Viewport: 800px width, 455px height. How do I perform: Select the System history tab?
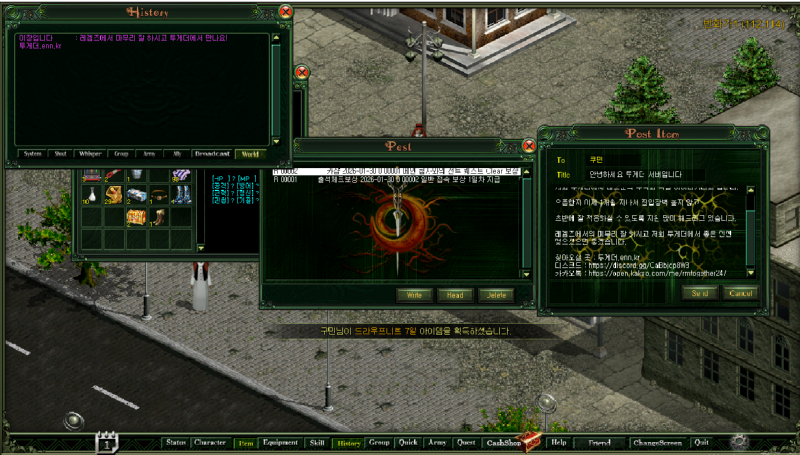(32, 154)
